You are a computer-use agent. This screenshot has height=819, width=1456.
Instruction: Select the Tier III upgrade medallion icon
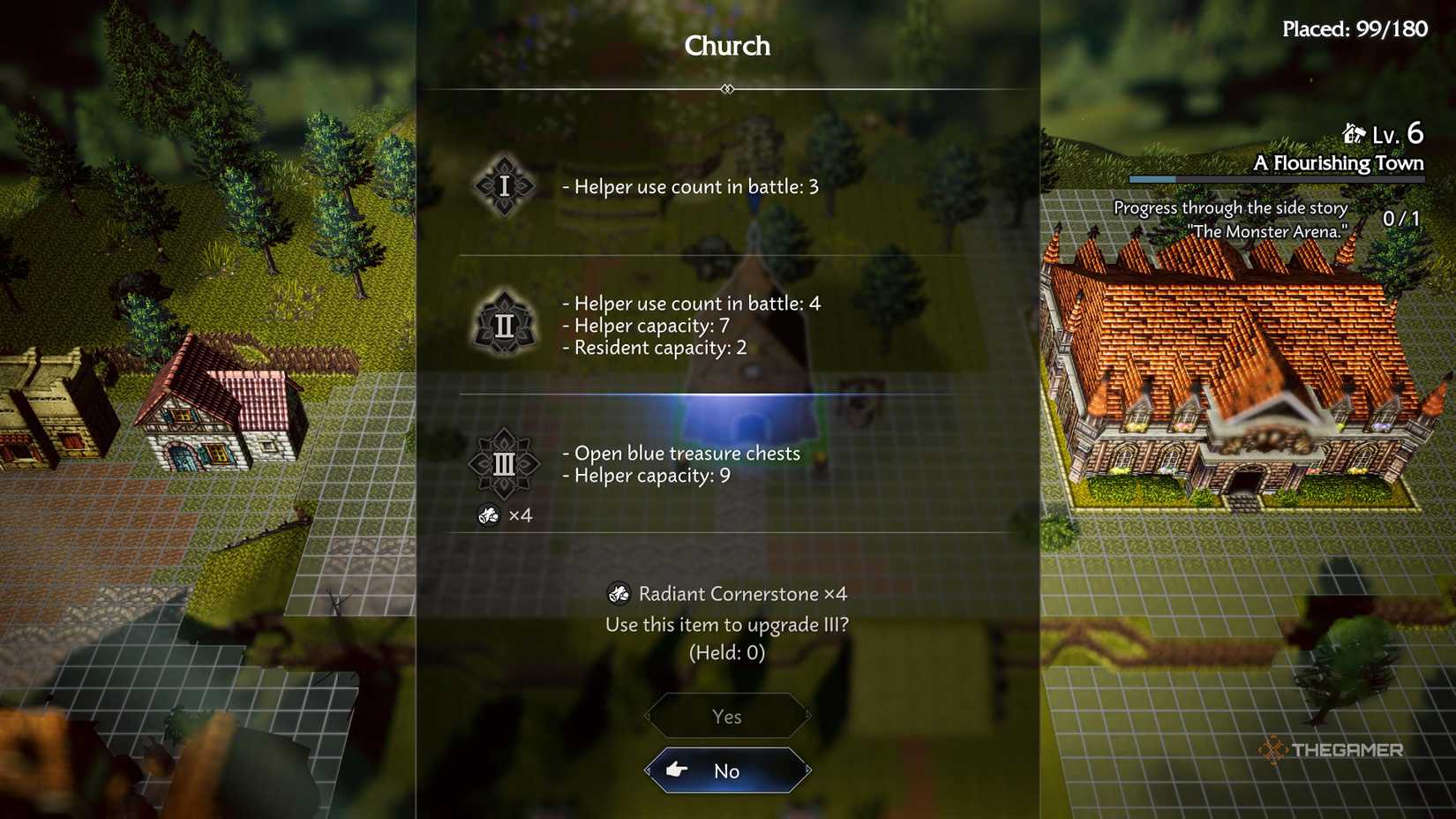[x=503, y=465]
